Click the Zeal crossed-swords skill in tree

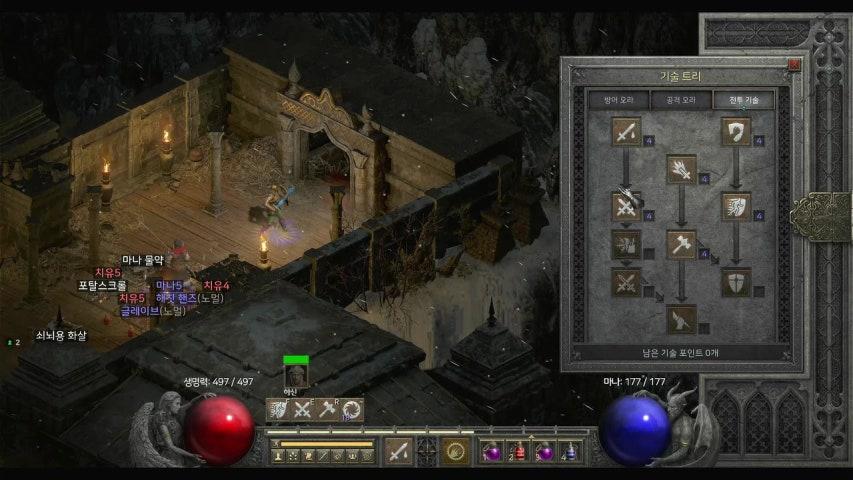[626, 207]
